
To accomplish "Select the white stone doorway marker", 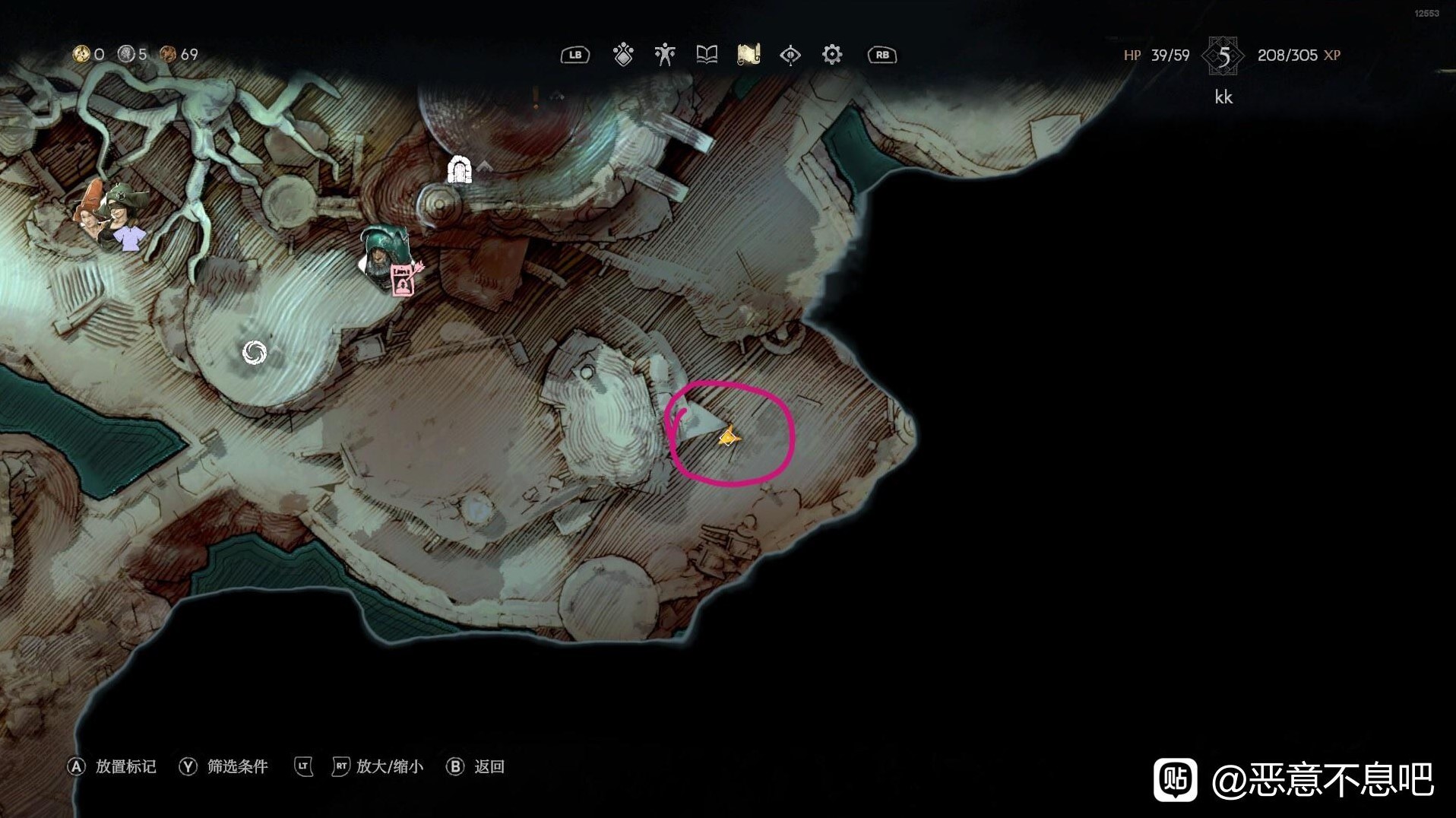I will [x=459, y=170].
